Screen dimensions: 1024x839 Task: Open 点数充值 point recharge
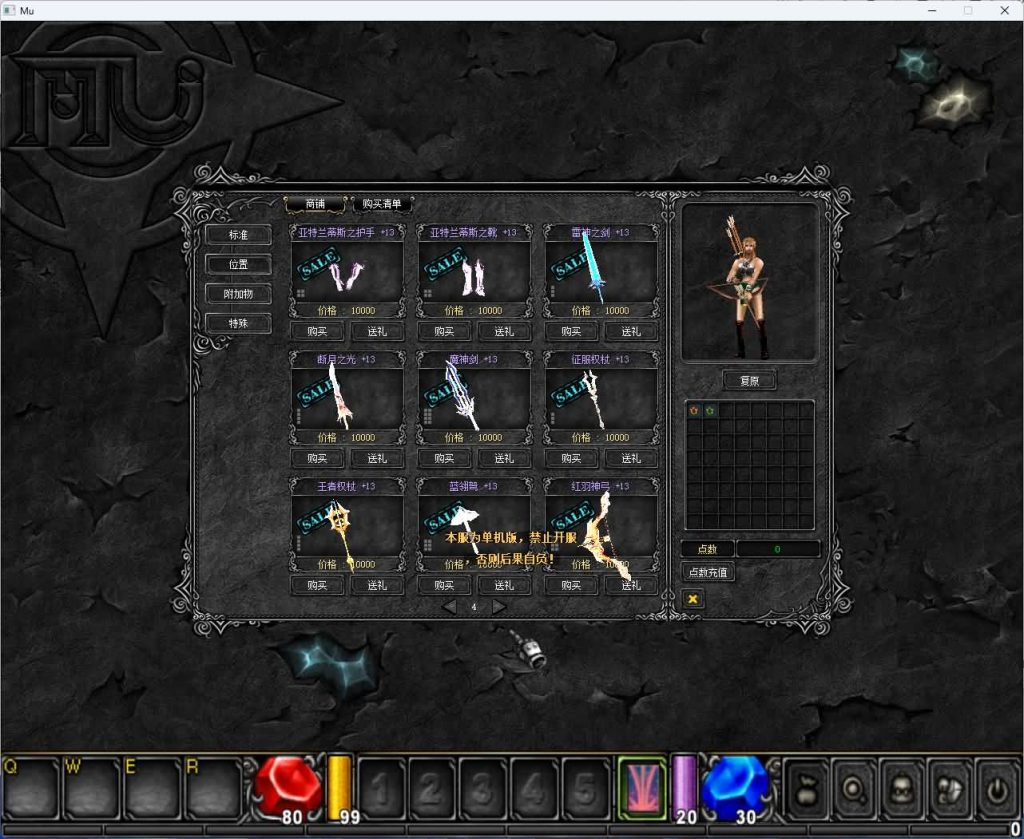(x=708, y=573)
